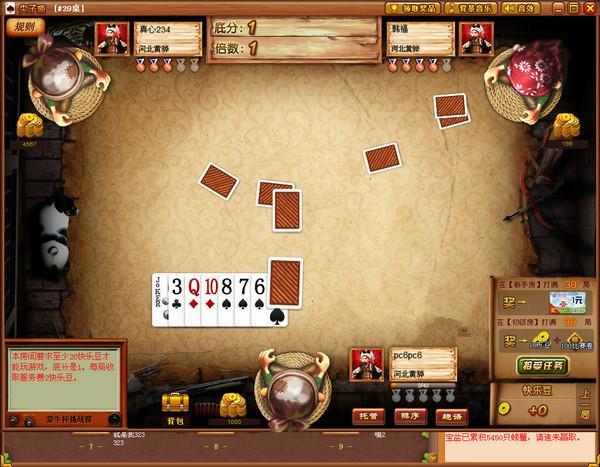Click the pc6pc6 player avatar
The width and height of the screenshot is (600, 467).
tap(363, 366)
